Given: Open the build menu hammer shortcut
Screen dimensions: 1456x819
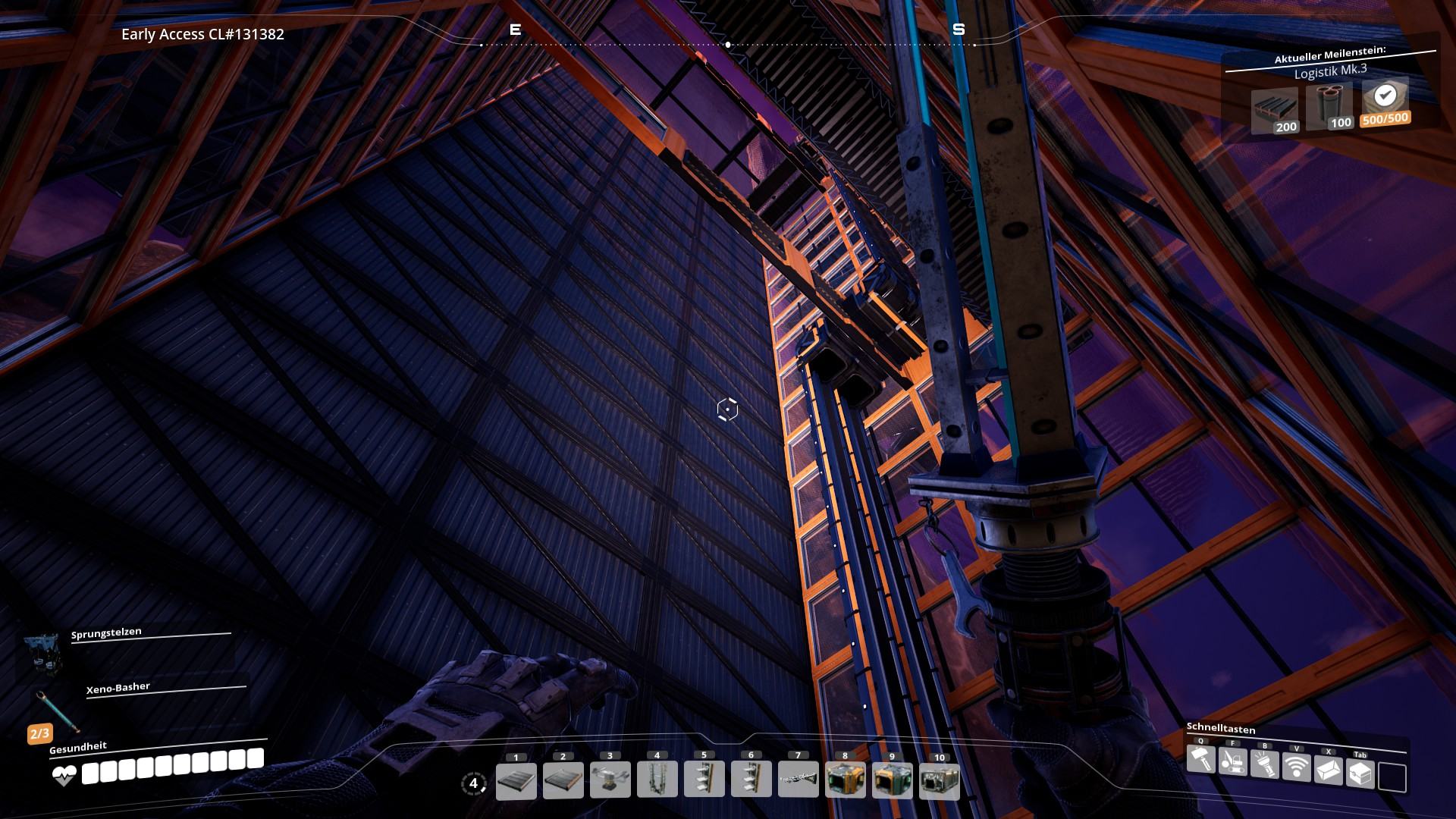Looking at the screenshot, I should 1201,759.
